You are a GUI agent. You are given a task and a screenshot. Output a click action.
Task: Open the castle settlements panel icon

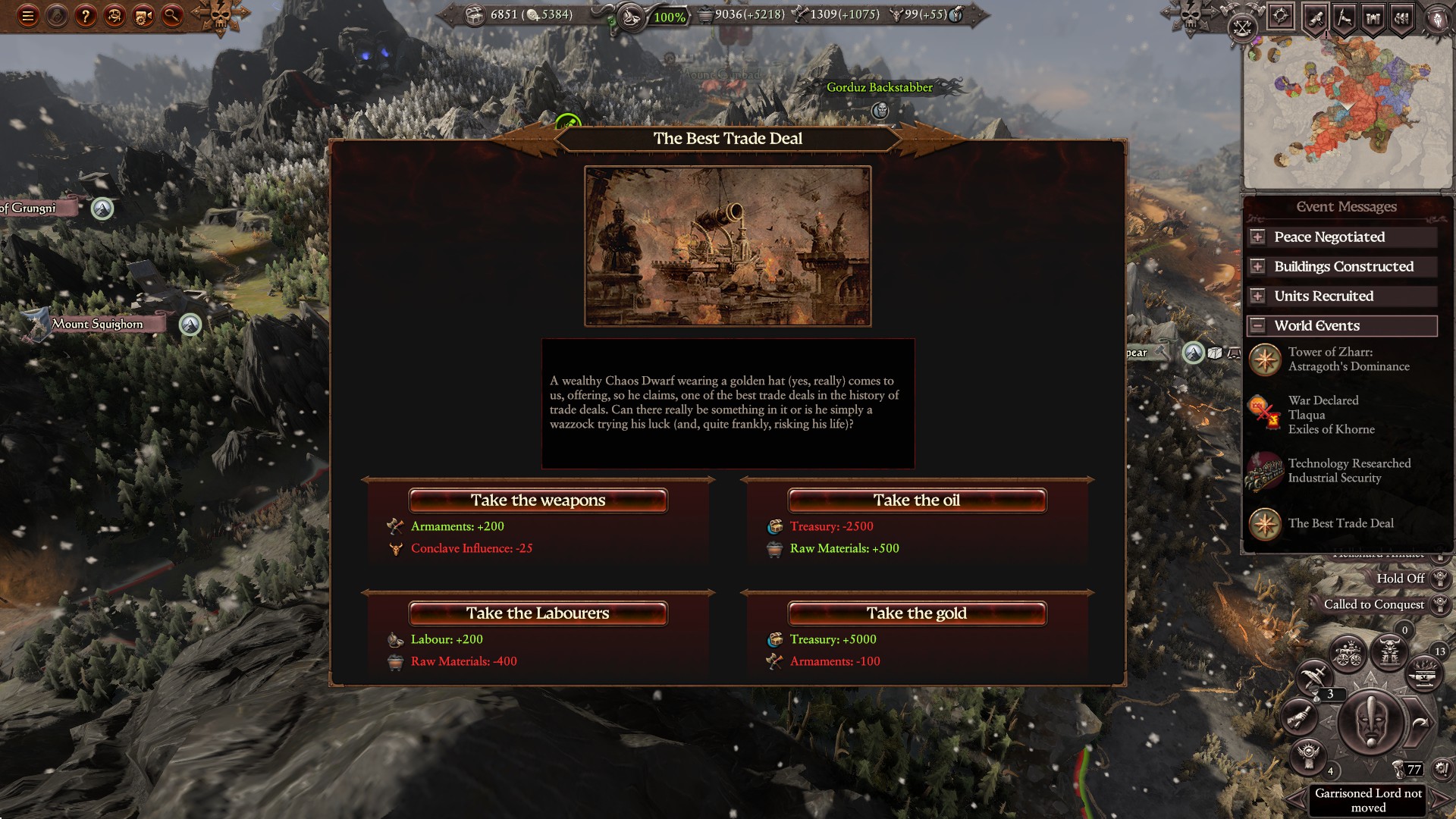click(x=1373, y=18)
